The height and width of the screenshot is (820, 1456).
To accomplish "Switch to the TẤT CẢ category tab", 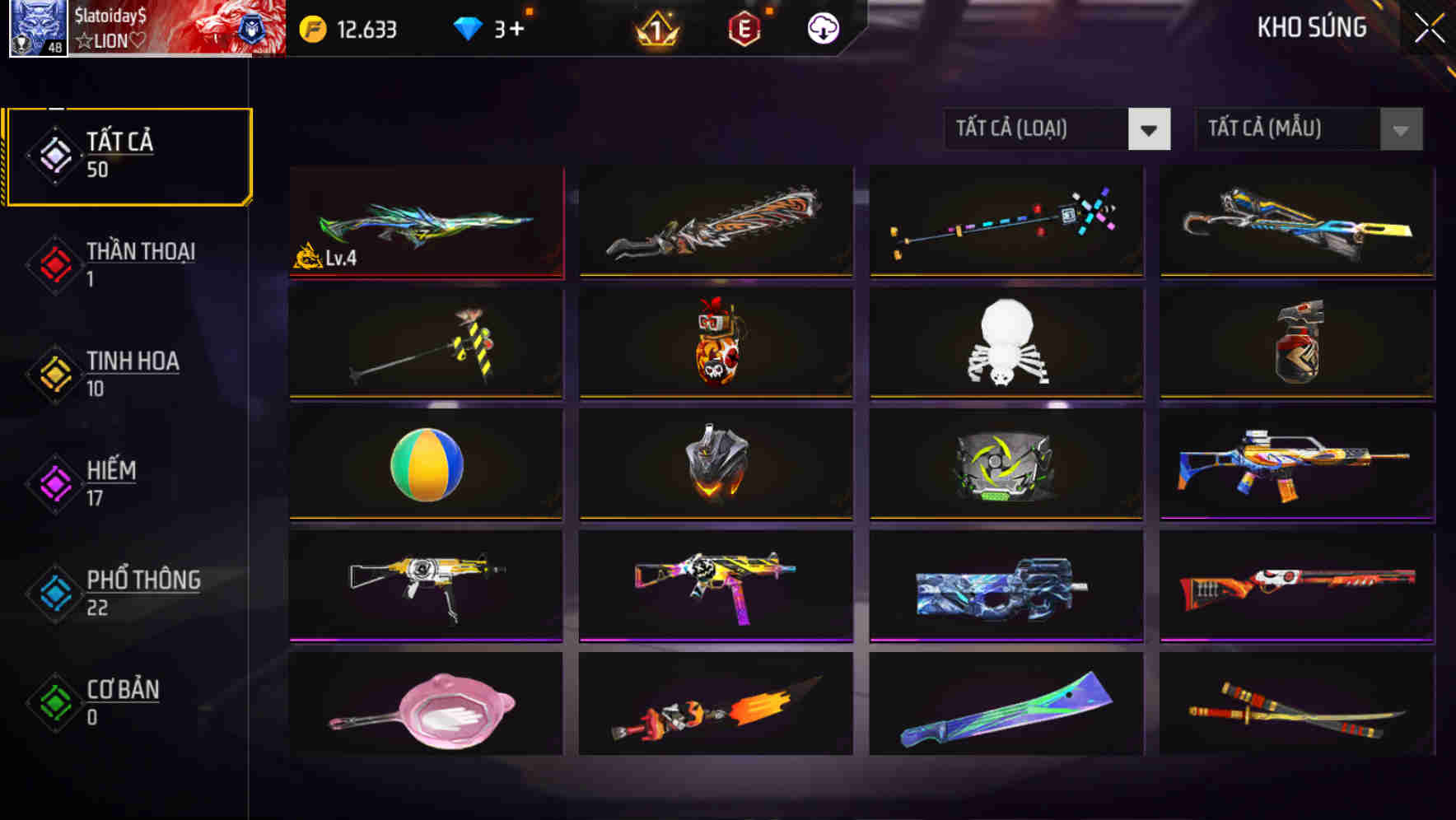I will pos(128,154).
